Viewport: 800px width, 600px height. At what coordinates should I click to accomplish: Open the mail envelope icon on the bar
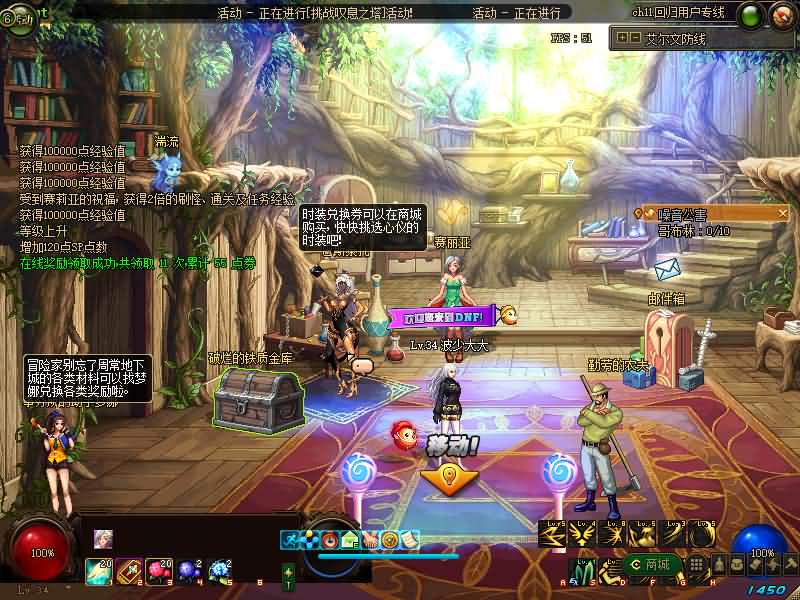(350, 539)
